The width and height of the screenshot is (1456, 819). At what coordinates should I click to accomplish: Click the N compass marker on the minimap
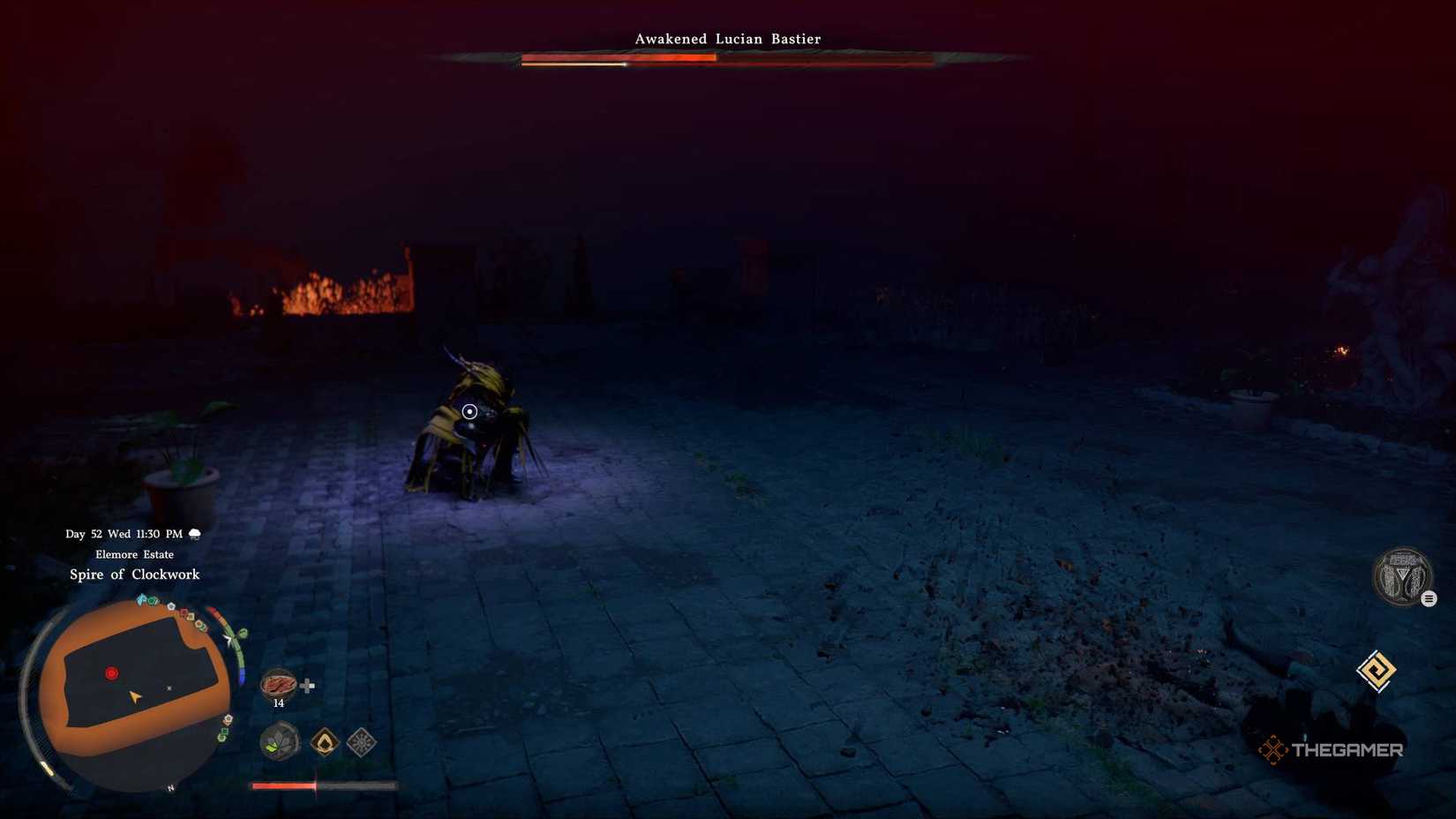[169, 787]
